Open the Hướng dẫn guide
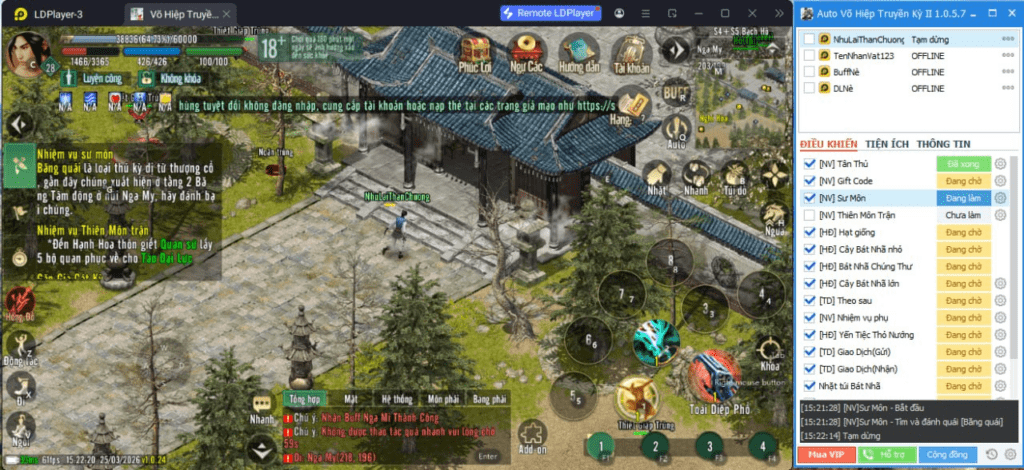Viewport: 1024px width, 470px height. [x=578, y=51]
